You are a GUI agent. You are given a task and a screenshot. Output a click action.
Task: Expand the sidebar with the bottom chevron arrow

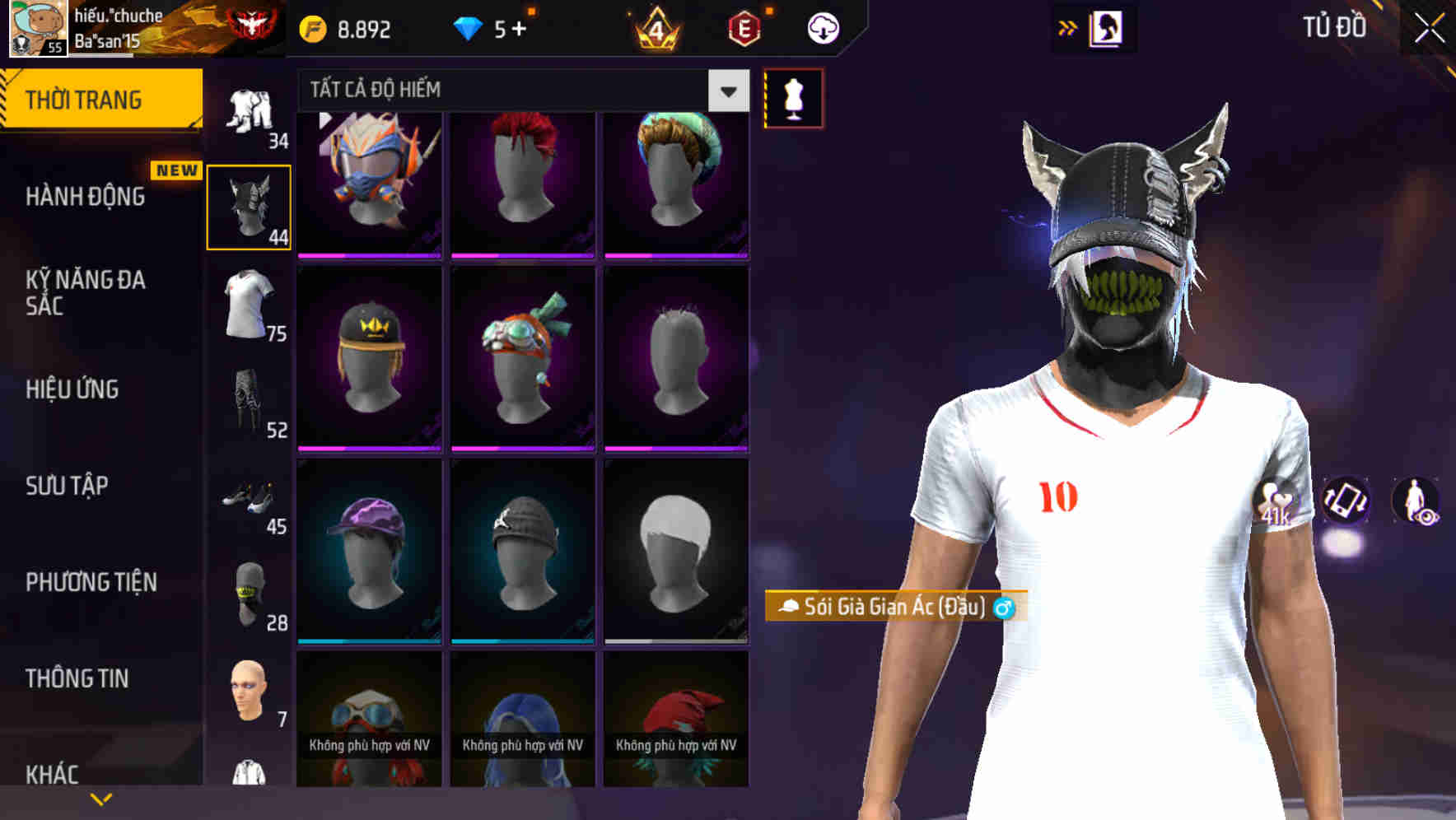100,797
